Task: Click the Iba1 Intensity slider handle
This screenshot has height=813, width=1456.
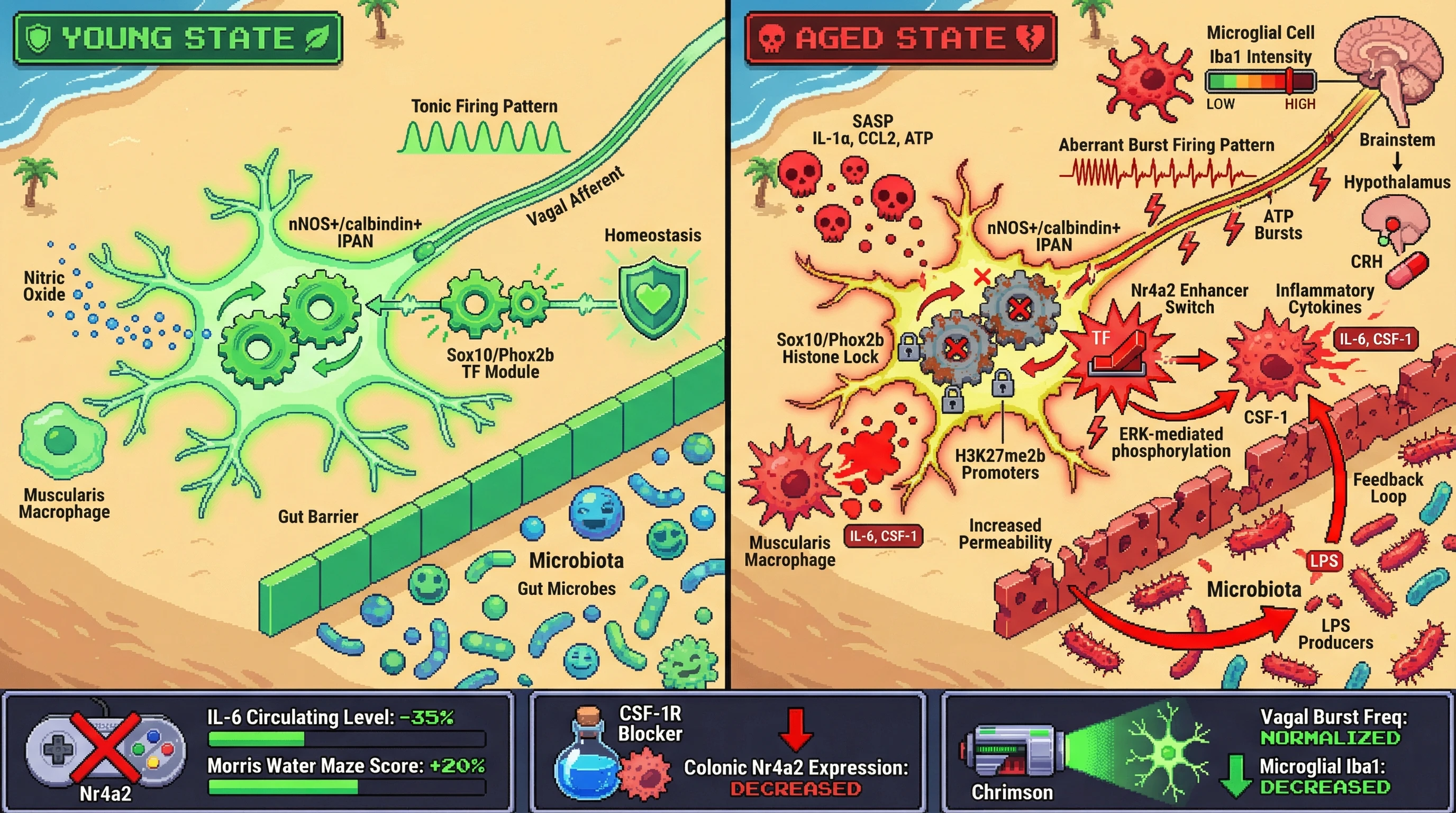Action: coord(1290,81)
